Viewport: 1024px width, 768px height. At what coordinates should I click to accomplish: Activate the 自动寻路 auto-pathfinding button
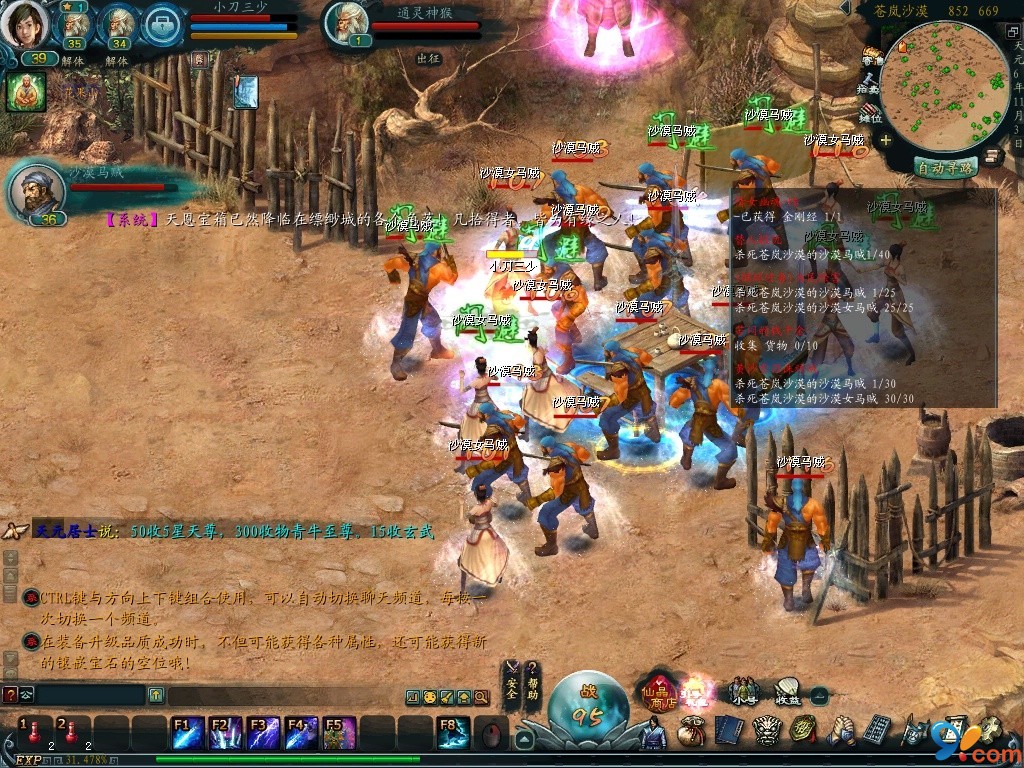(x=946, y=168)
